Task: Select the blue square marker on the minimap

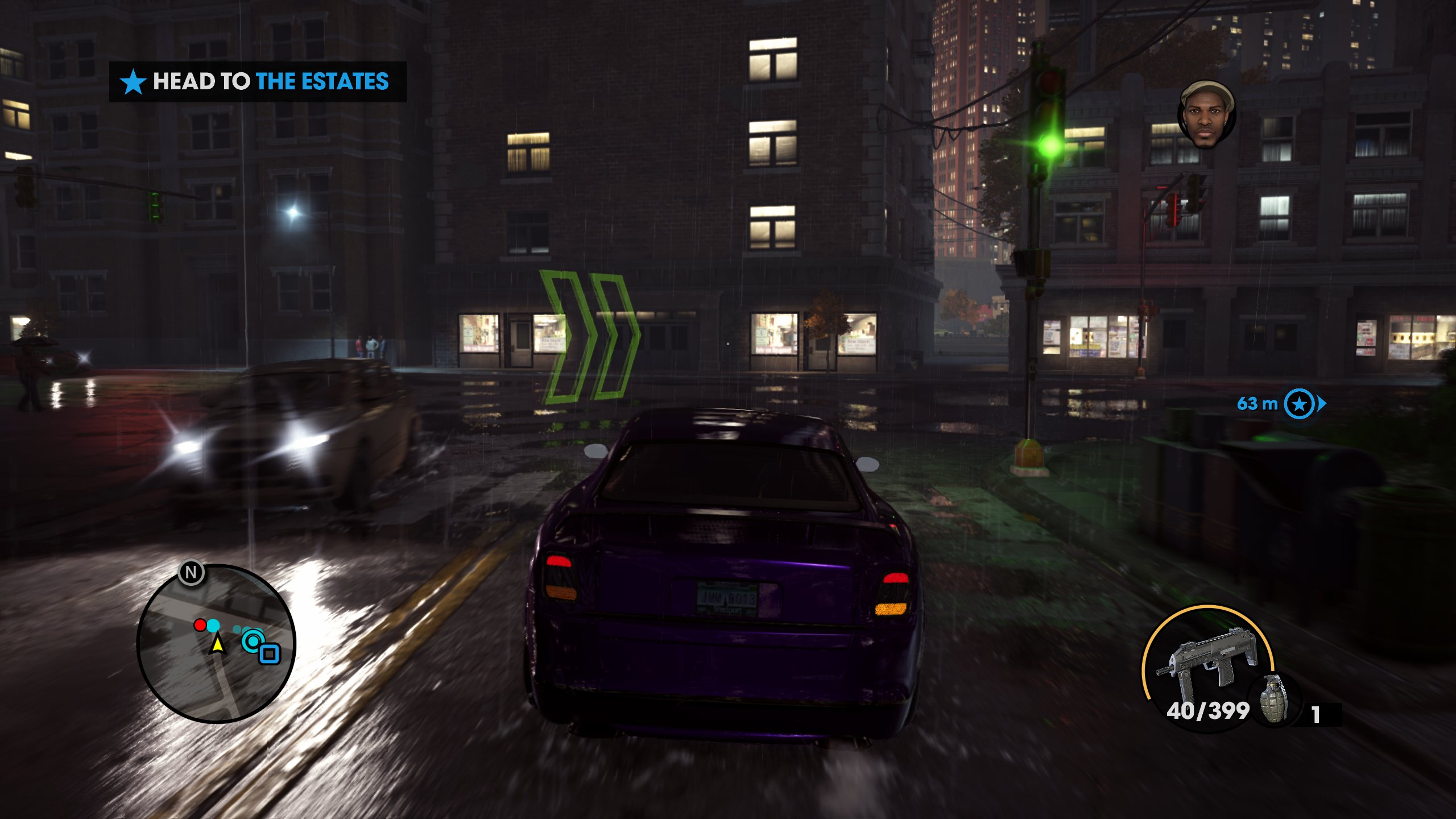Action: click(270, 653)
